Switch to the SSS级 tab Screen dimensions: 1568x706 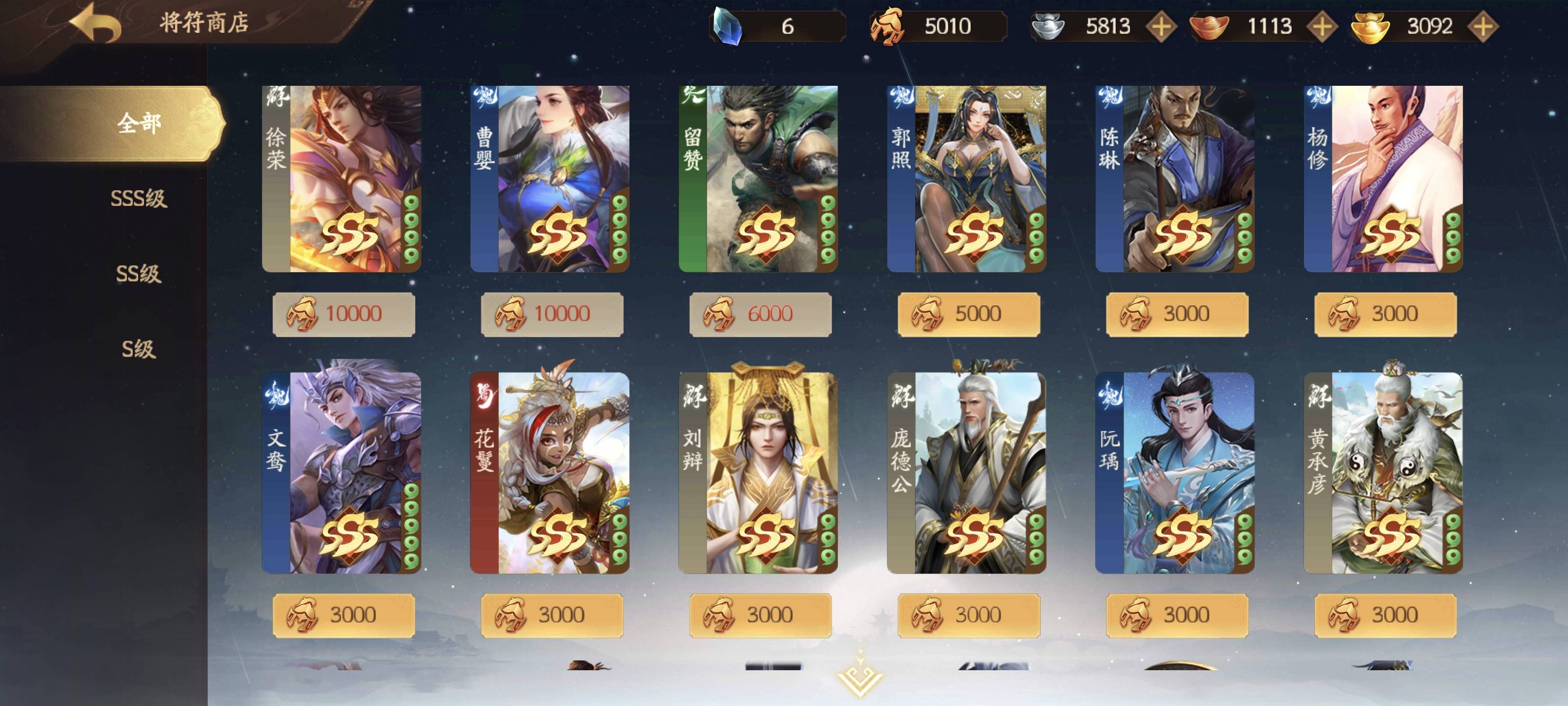pos(138,199)
